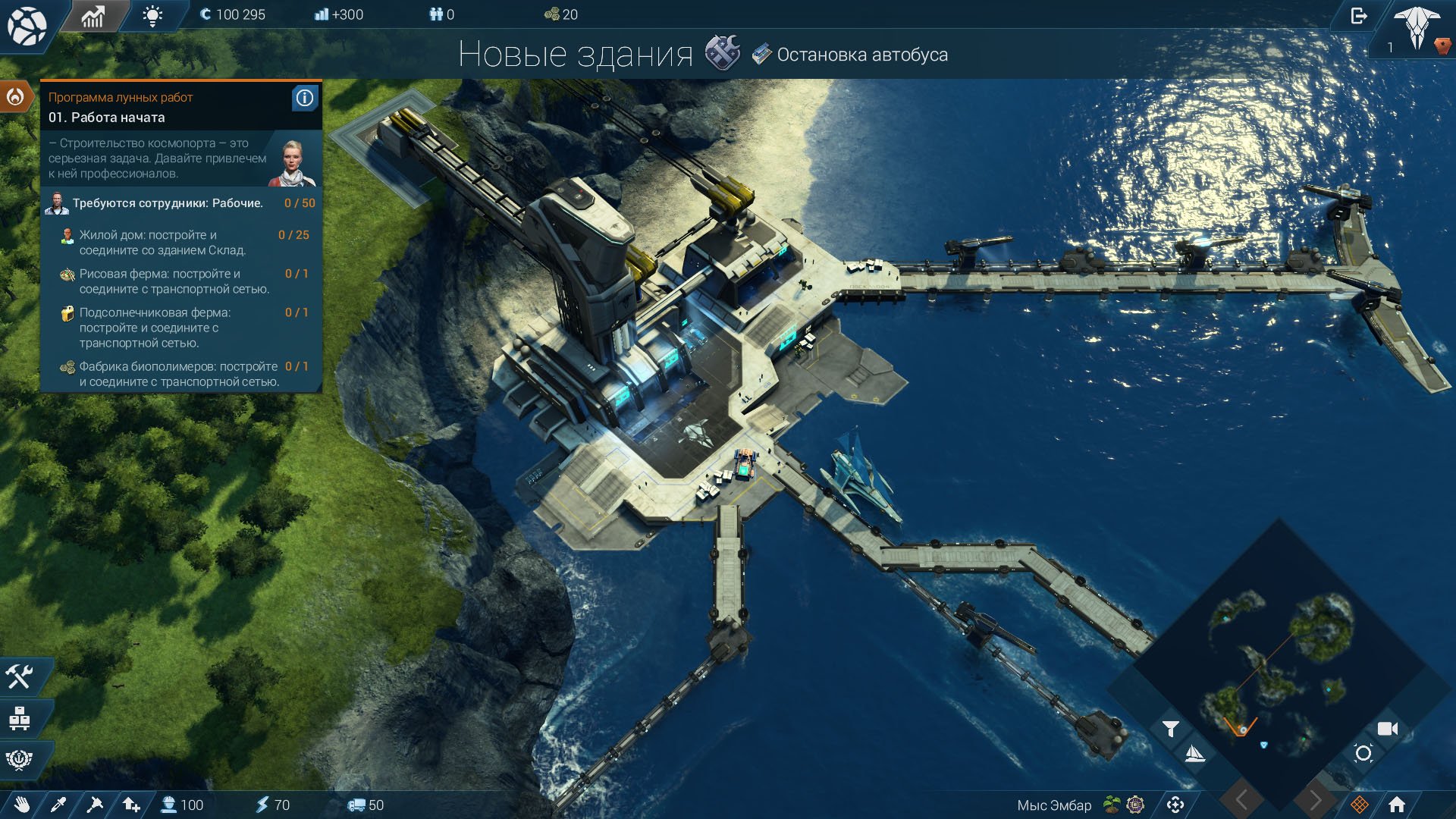The width and height of the screenshot is (1456, 819).
Task: Open the minimap filter funnel
Action: click(x=1170, y=729)
